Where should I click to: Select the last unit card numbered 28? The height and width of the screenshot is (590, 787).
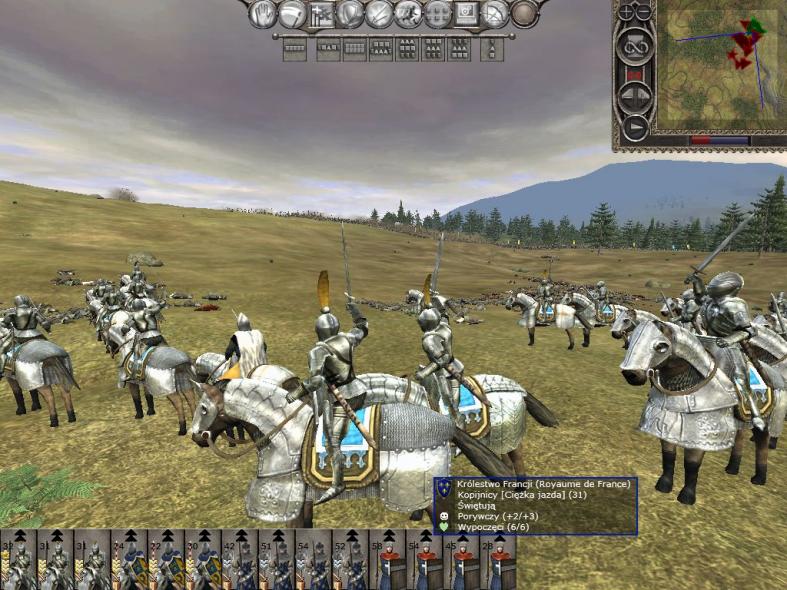pyautogui.click(x=499, y=560)
